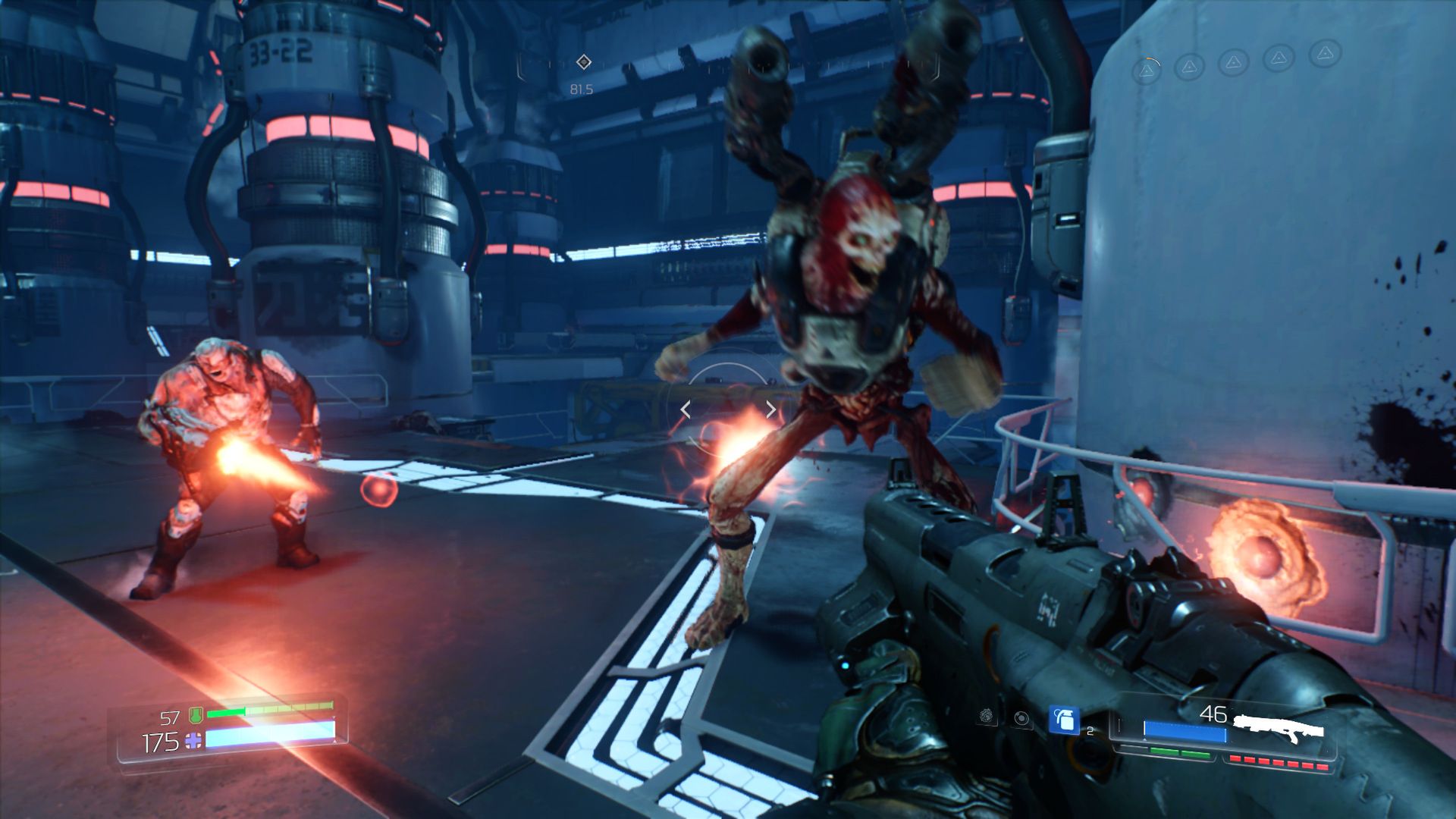Click the blue health cross icon

click(193, 741)
